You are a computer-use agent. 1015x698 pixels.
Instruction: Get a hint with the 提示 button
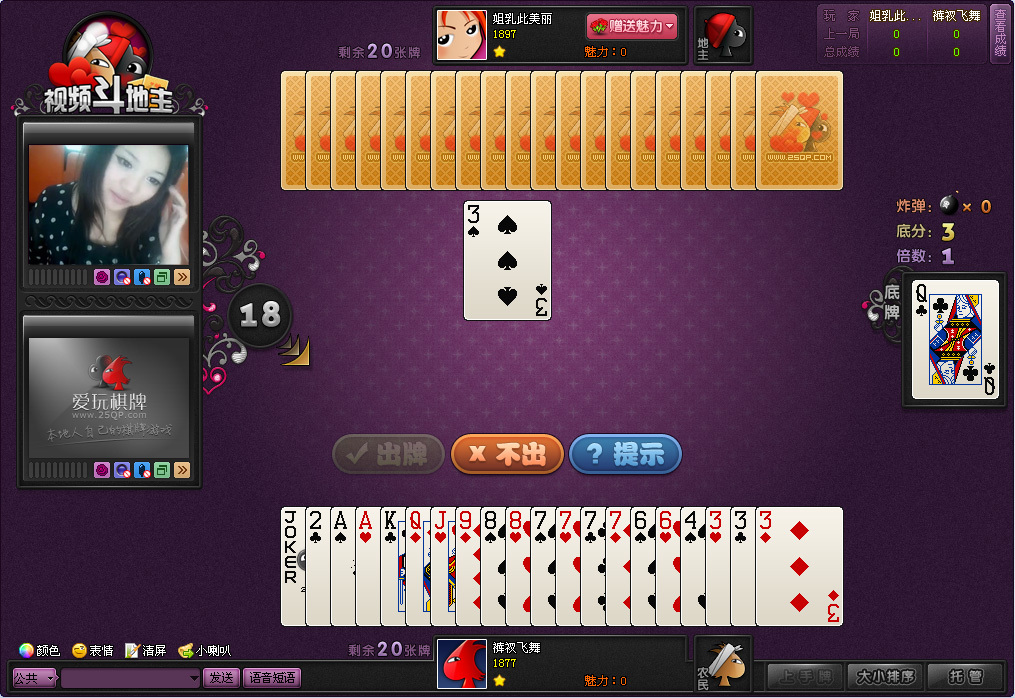(x=625, y=454)
